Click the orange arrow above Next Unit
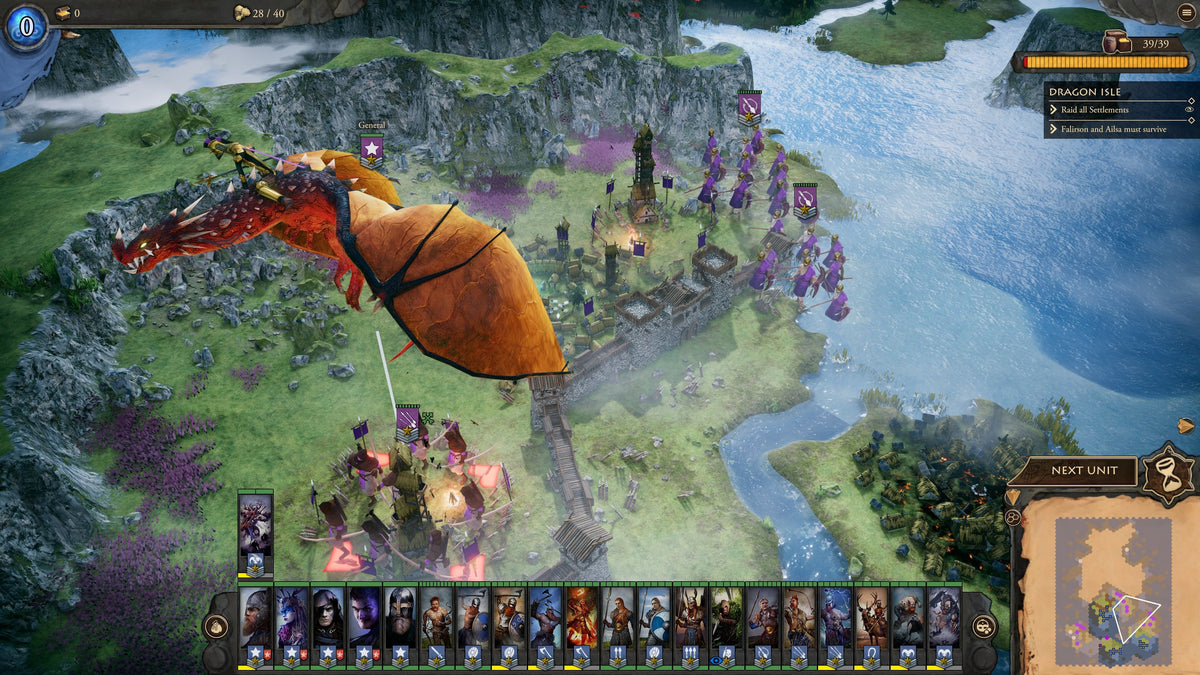 1185,426
